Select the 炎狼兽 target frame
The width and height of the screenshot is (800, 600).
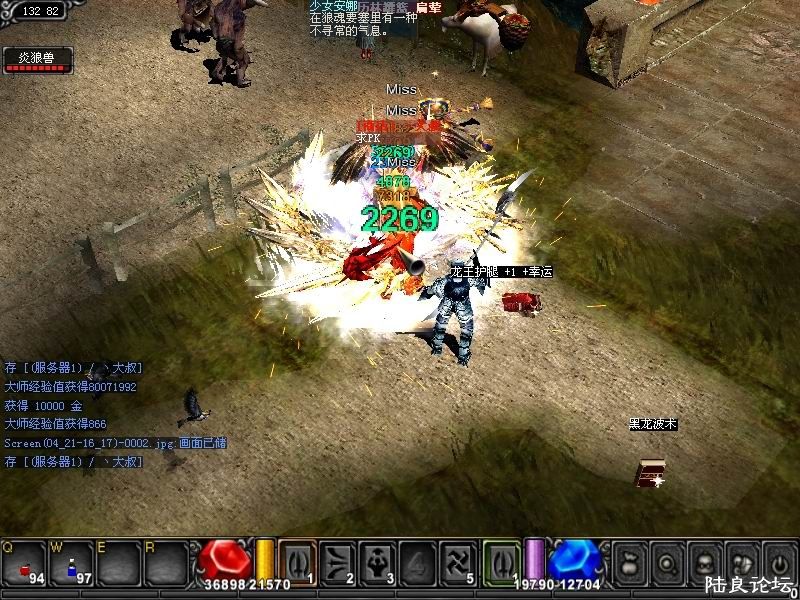click(x=37, y=59)
